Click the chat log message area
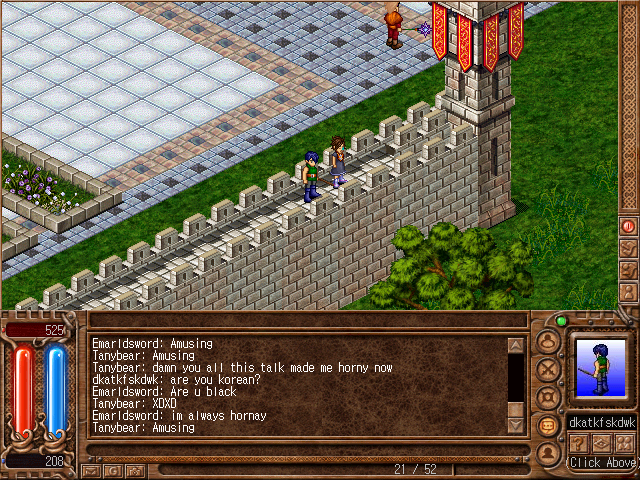The image size is (640, 480). [297, 385]
